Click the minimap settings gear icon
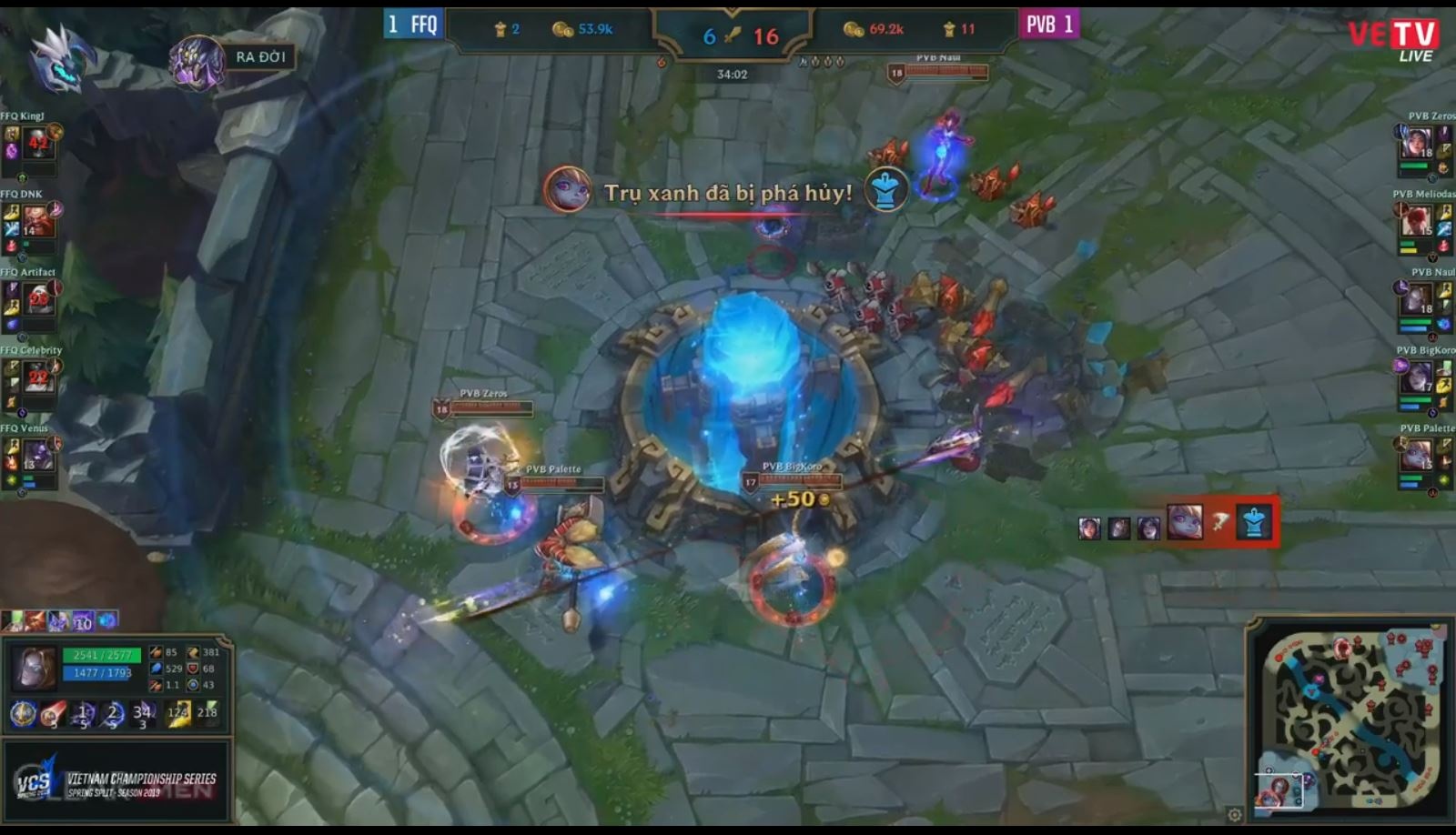 point(1235,814)
